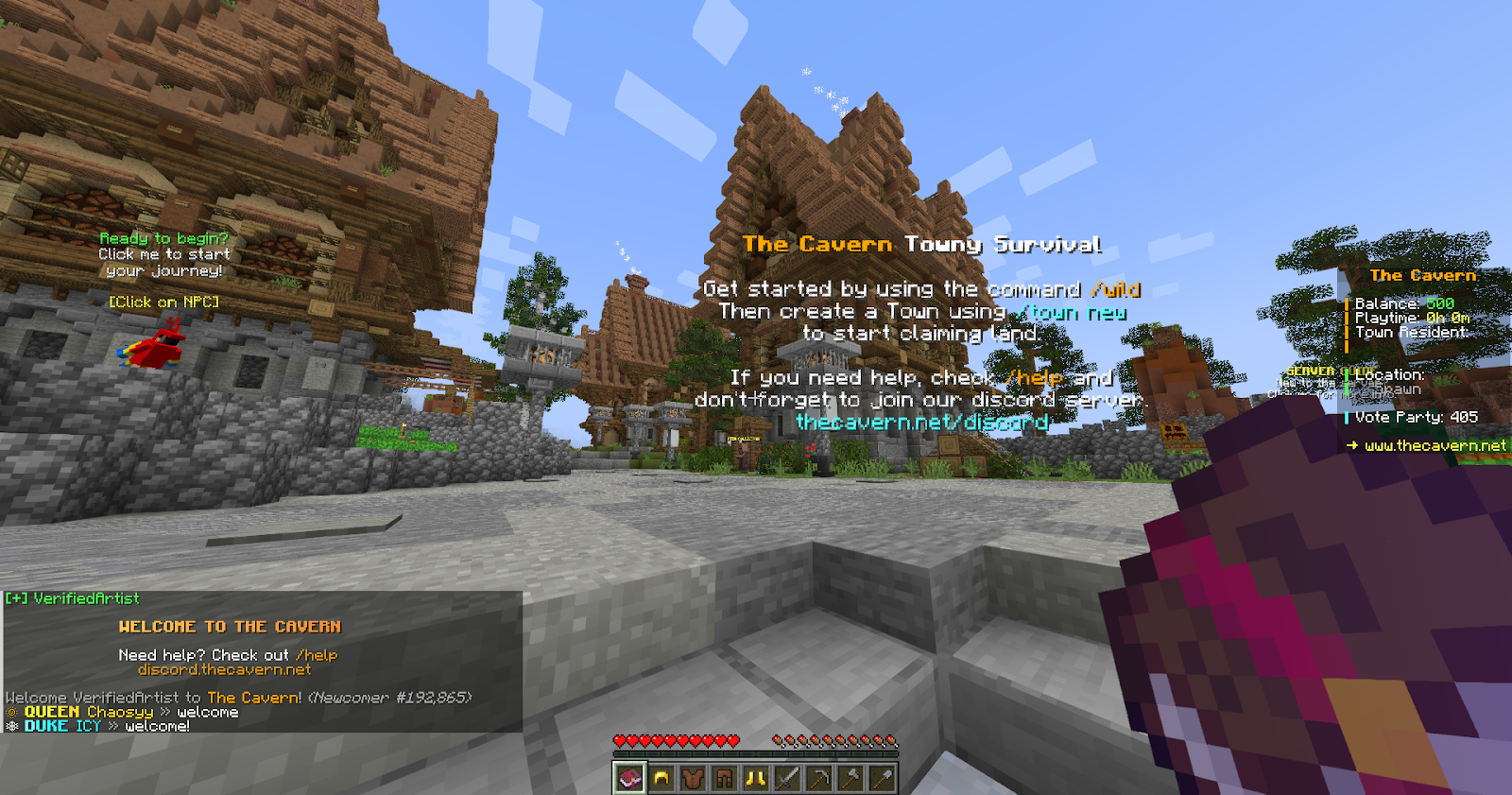
Task: Select the shovel in the last hotbar slot
Action: click(x=882, y=778)
